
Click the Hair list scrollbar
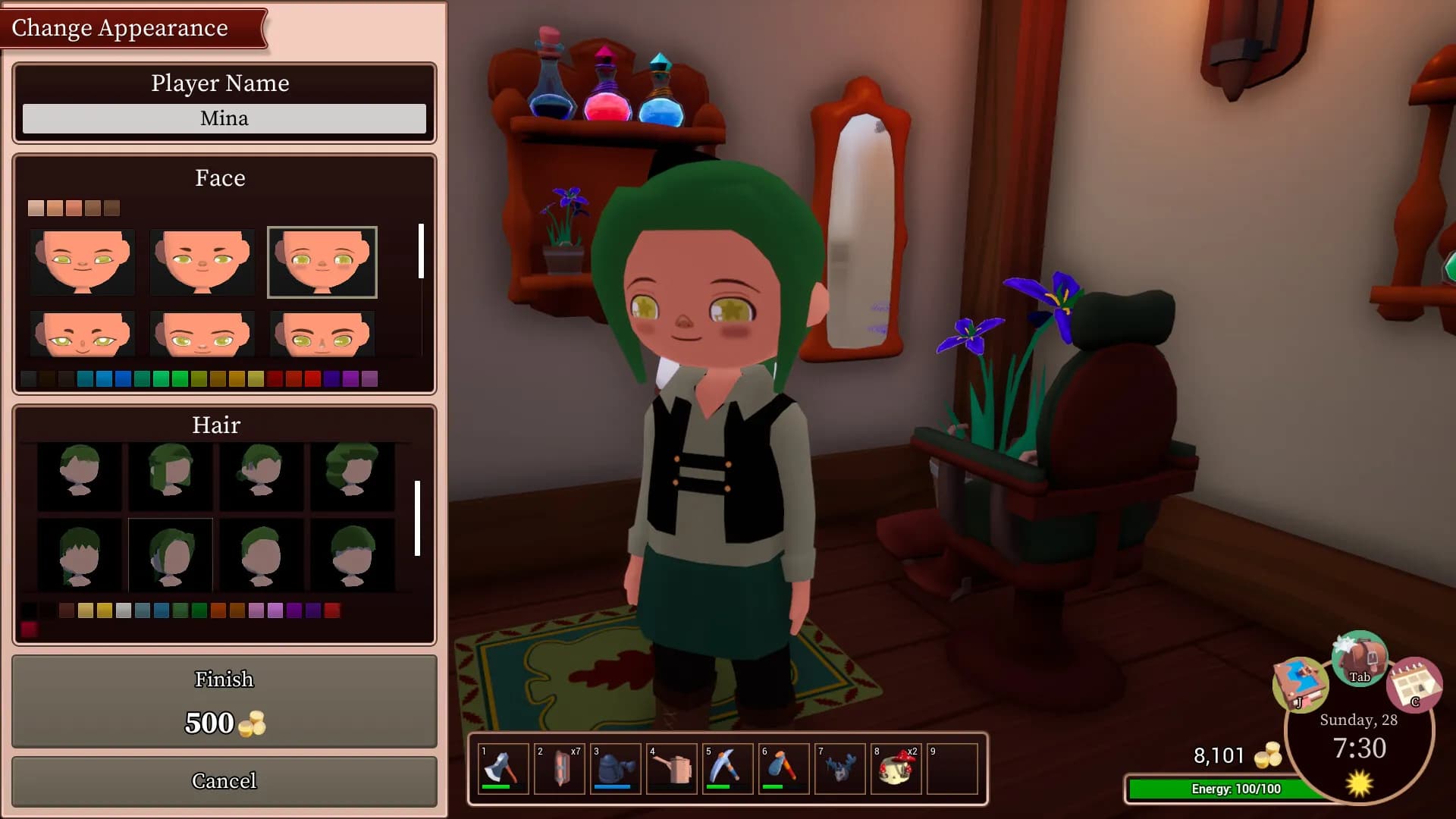tap(417, 518)
